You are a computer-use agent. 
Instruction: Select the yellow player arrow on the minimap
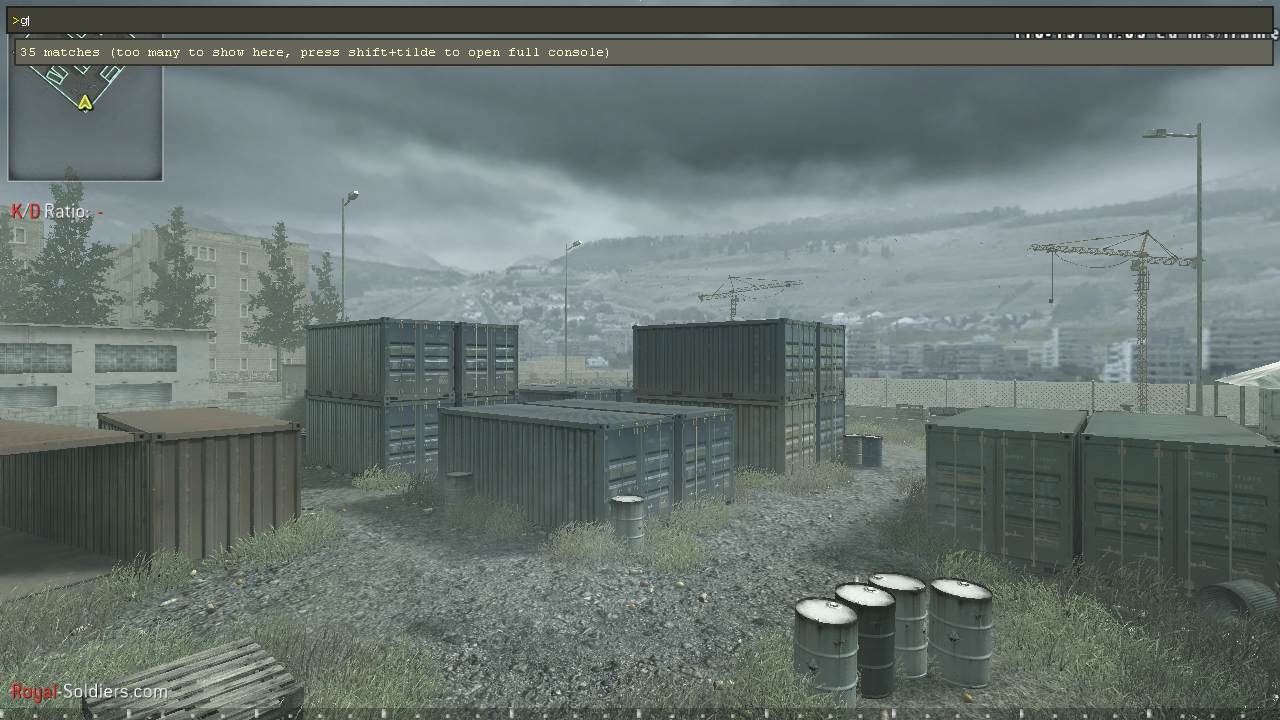click(85, 103)
